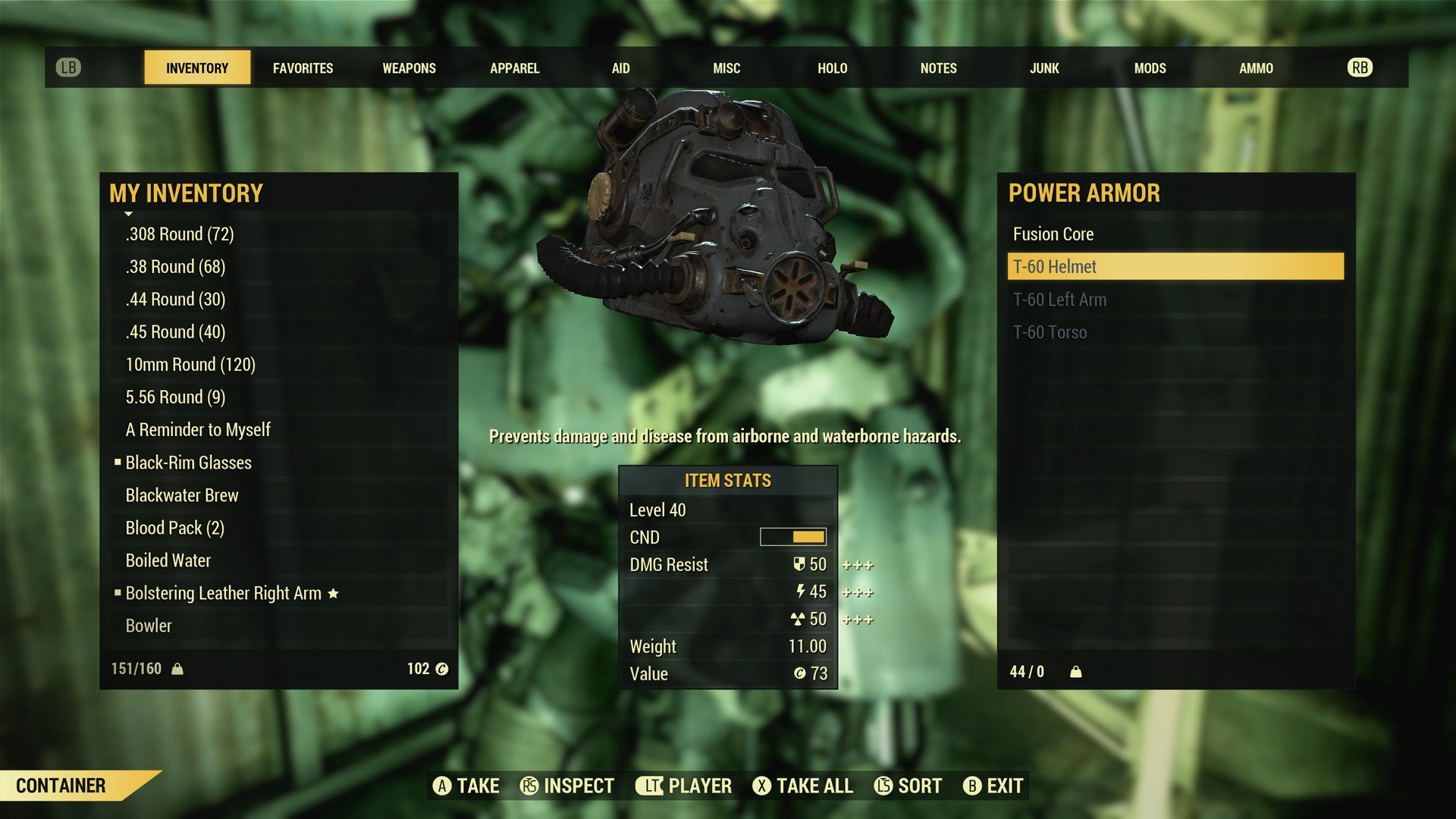Image resolution: width=1456 pixels, height=819 pixels.
Task: Choose the Mods tab
Action: click(1150, 68)
